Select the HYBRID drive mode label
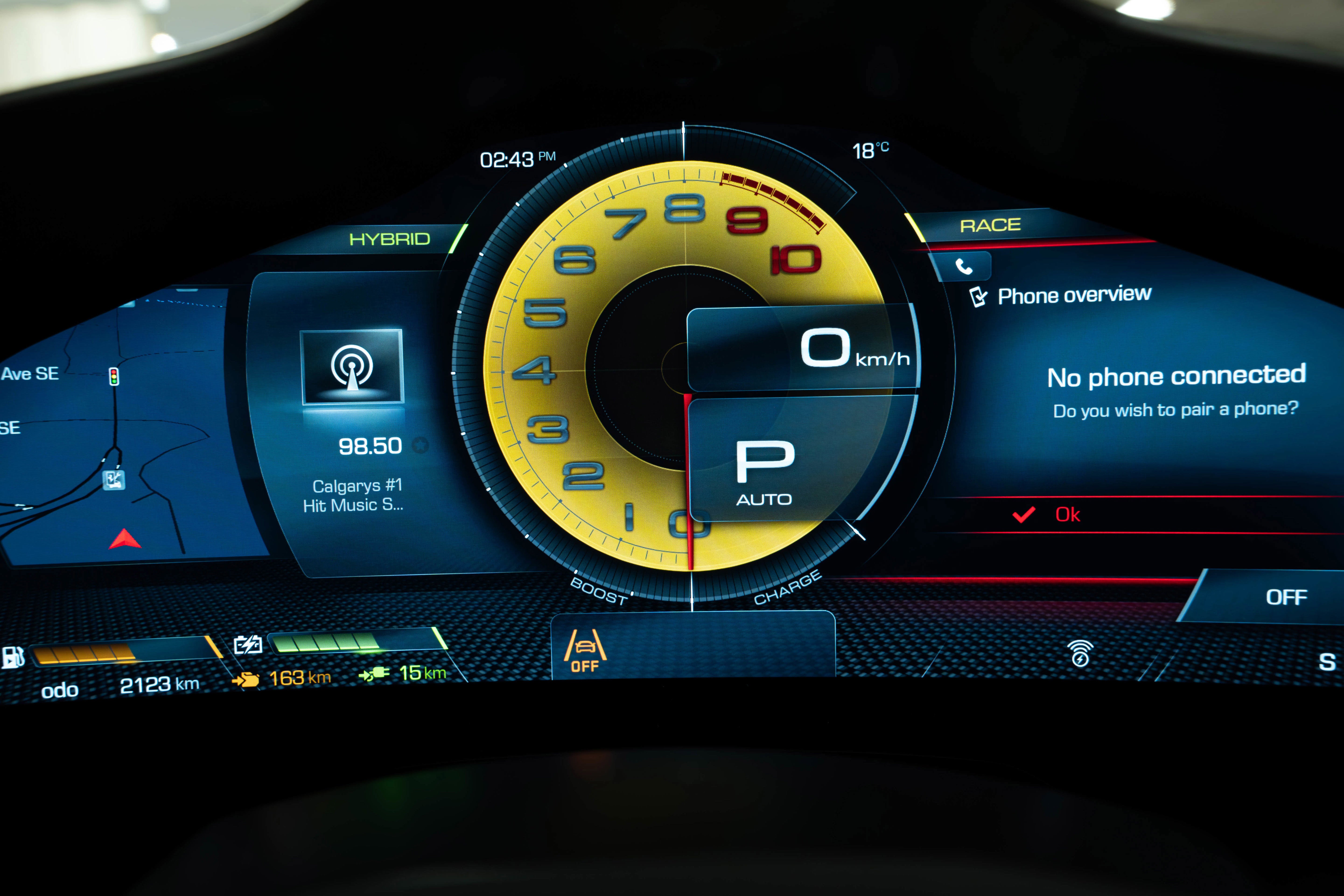The height and width of the screenshot is (896, 1344). [390, 239]
